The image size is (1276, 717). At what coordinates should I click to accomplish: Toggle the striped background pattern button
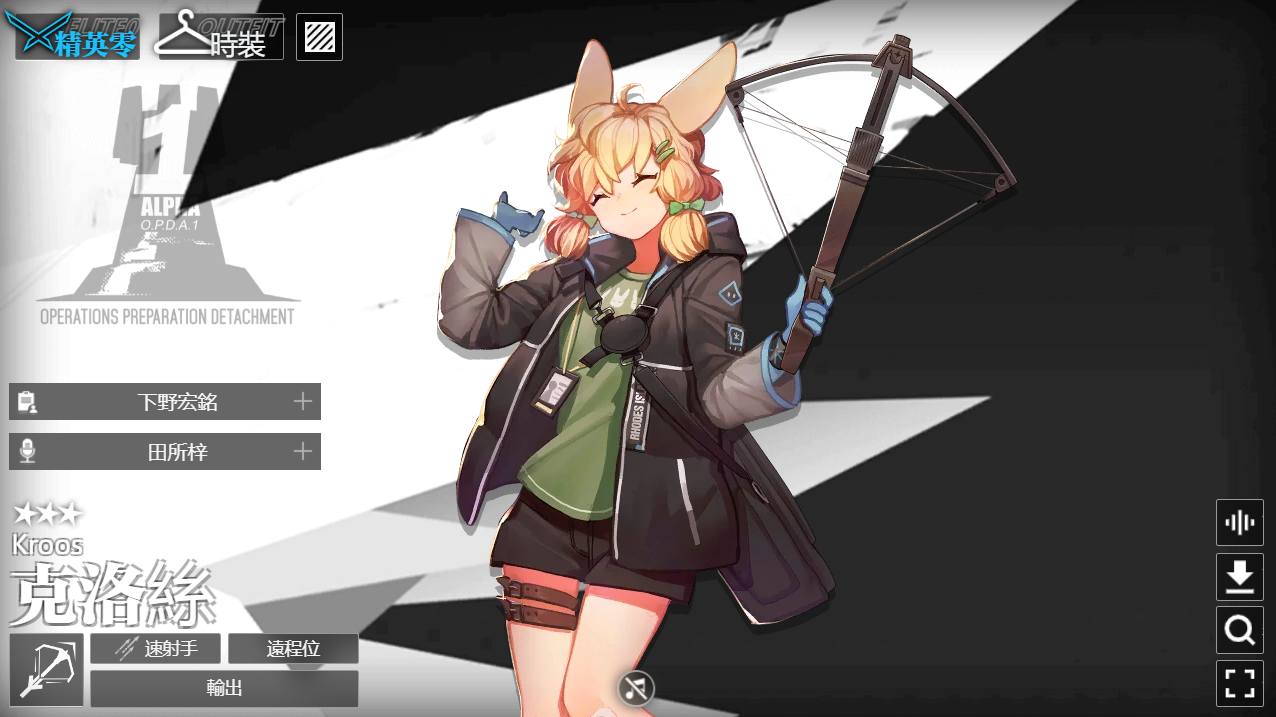(320, 37)
